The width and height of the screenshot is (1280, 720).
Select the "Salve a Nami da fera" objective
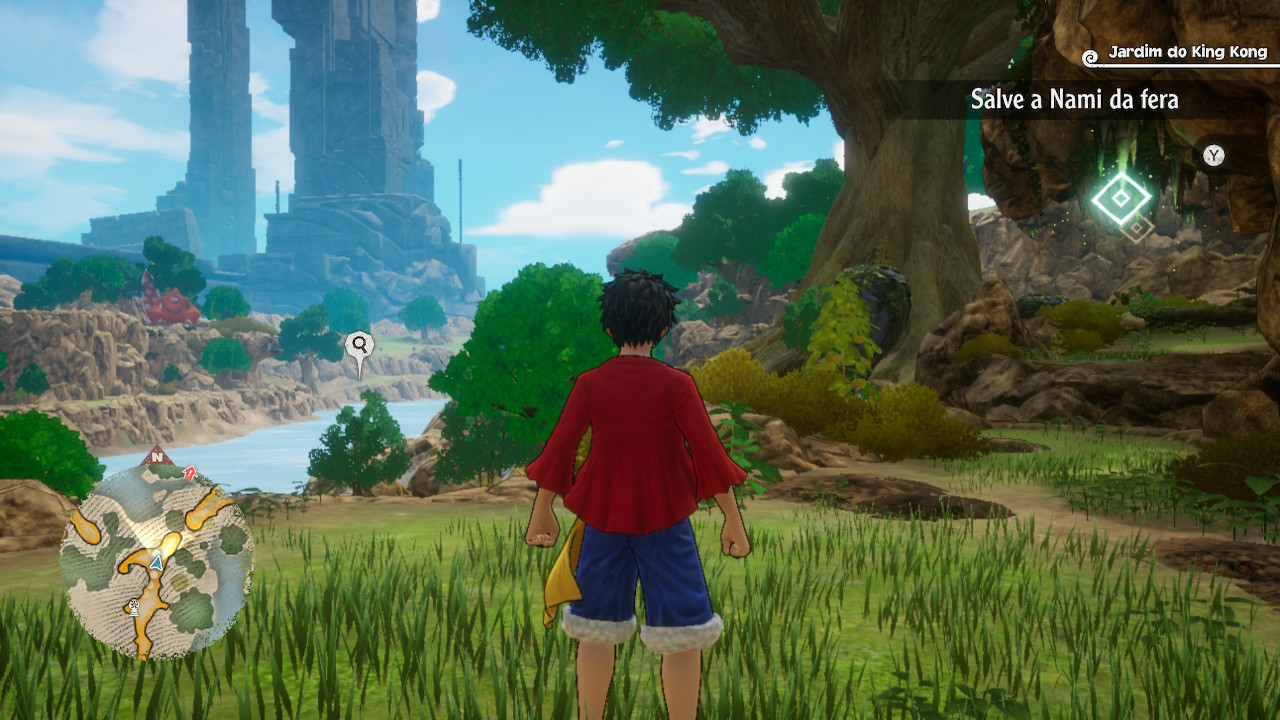[x=1074, y=100]
